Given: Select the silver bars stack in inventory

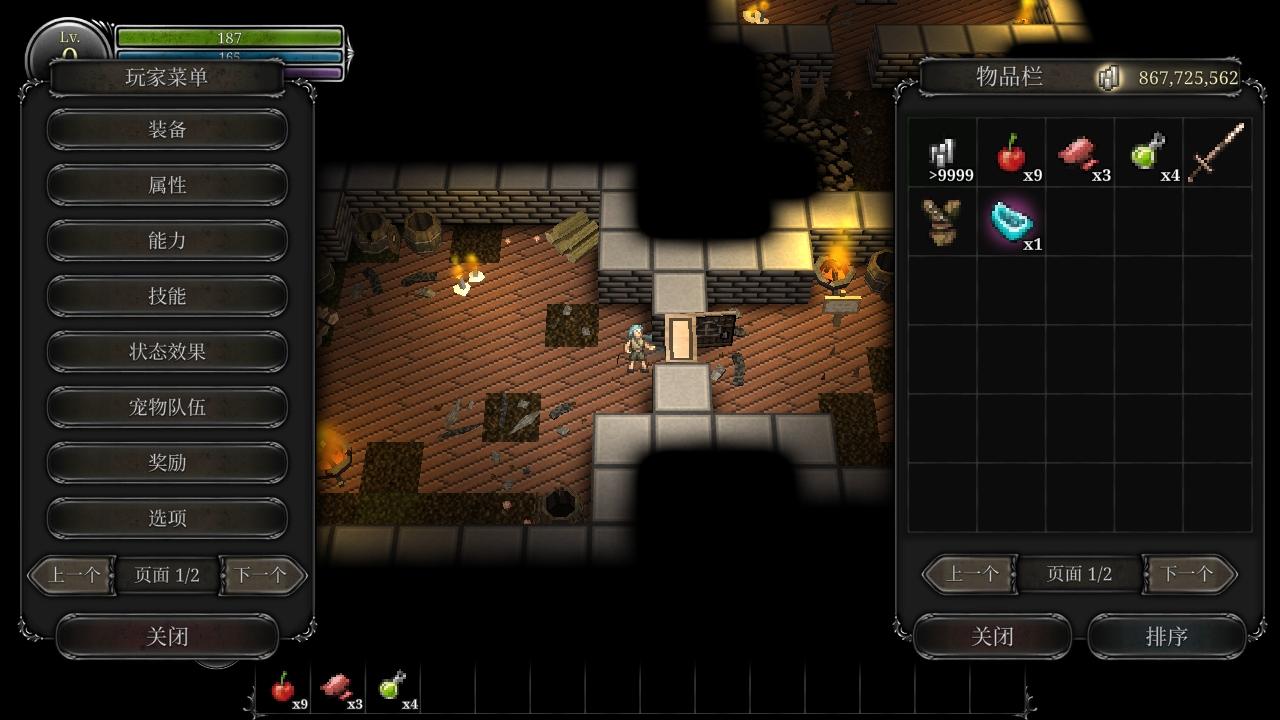Looking at the screenshot, I should click(942, 153).
